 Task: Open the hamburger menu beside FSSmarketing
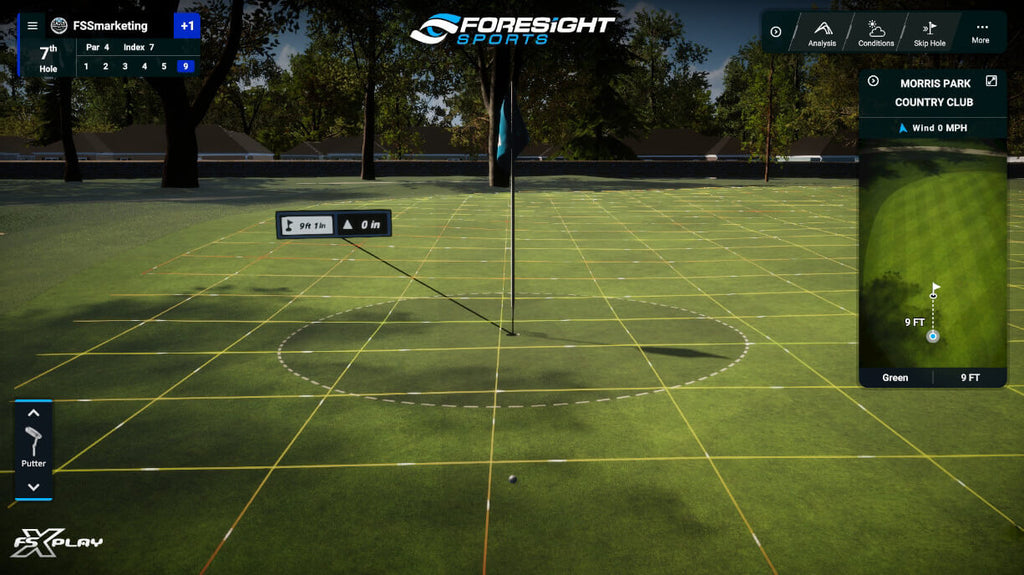(33, 26)
